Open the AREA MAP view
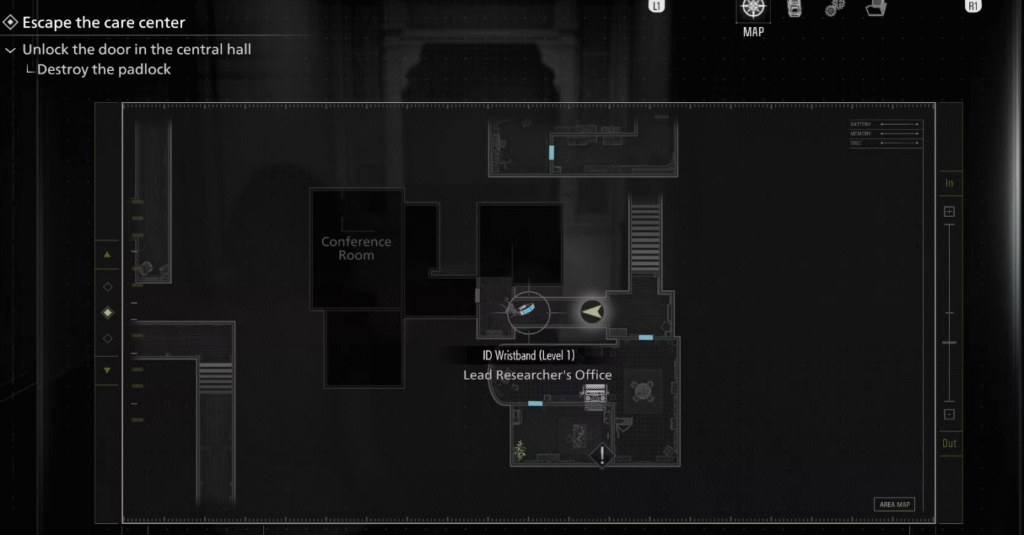This screenshot has height=535, width=1024. coord(894,504)
